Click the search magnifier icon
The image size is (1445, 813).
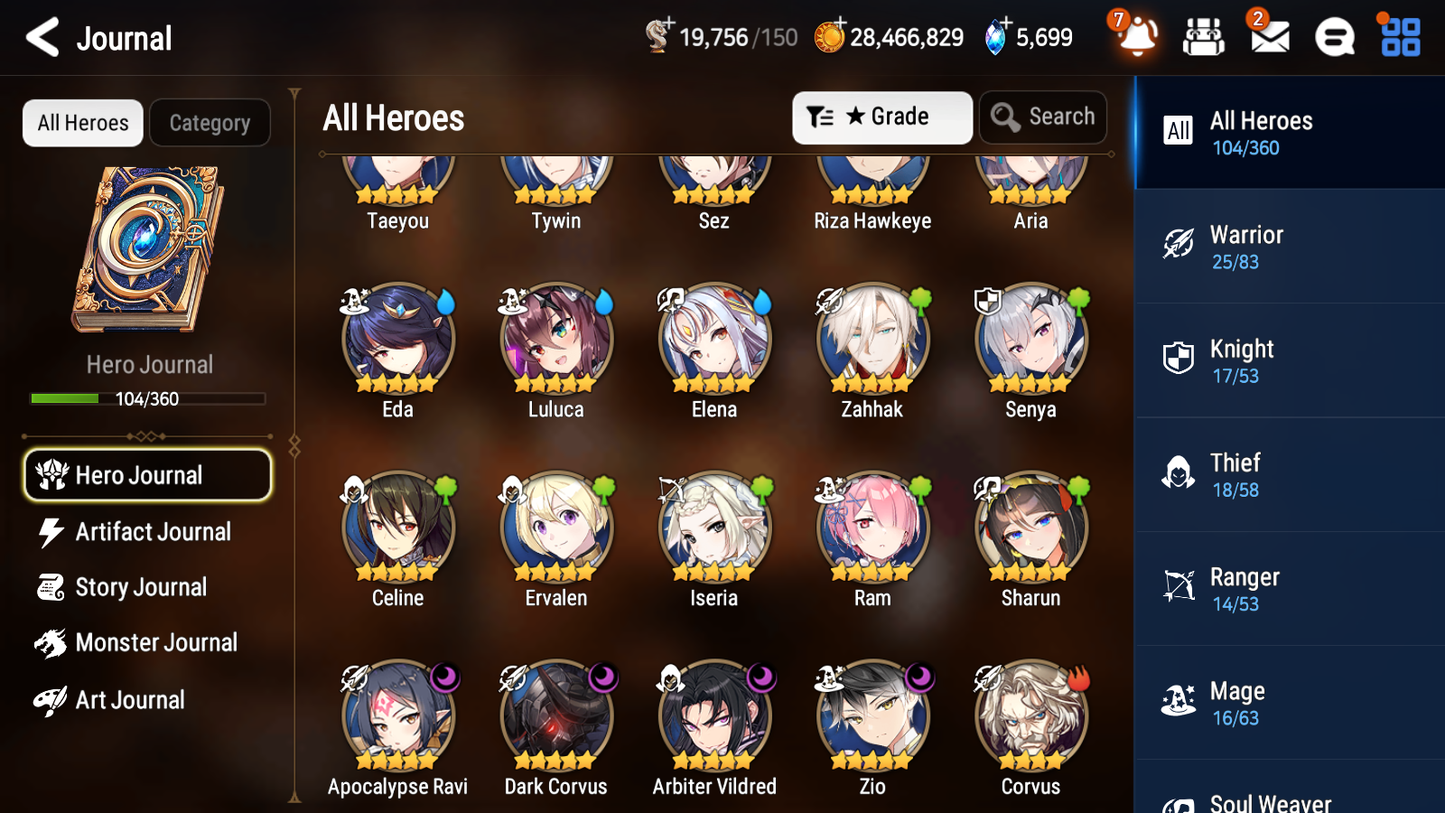(1005, 117)
